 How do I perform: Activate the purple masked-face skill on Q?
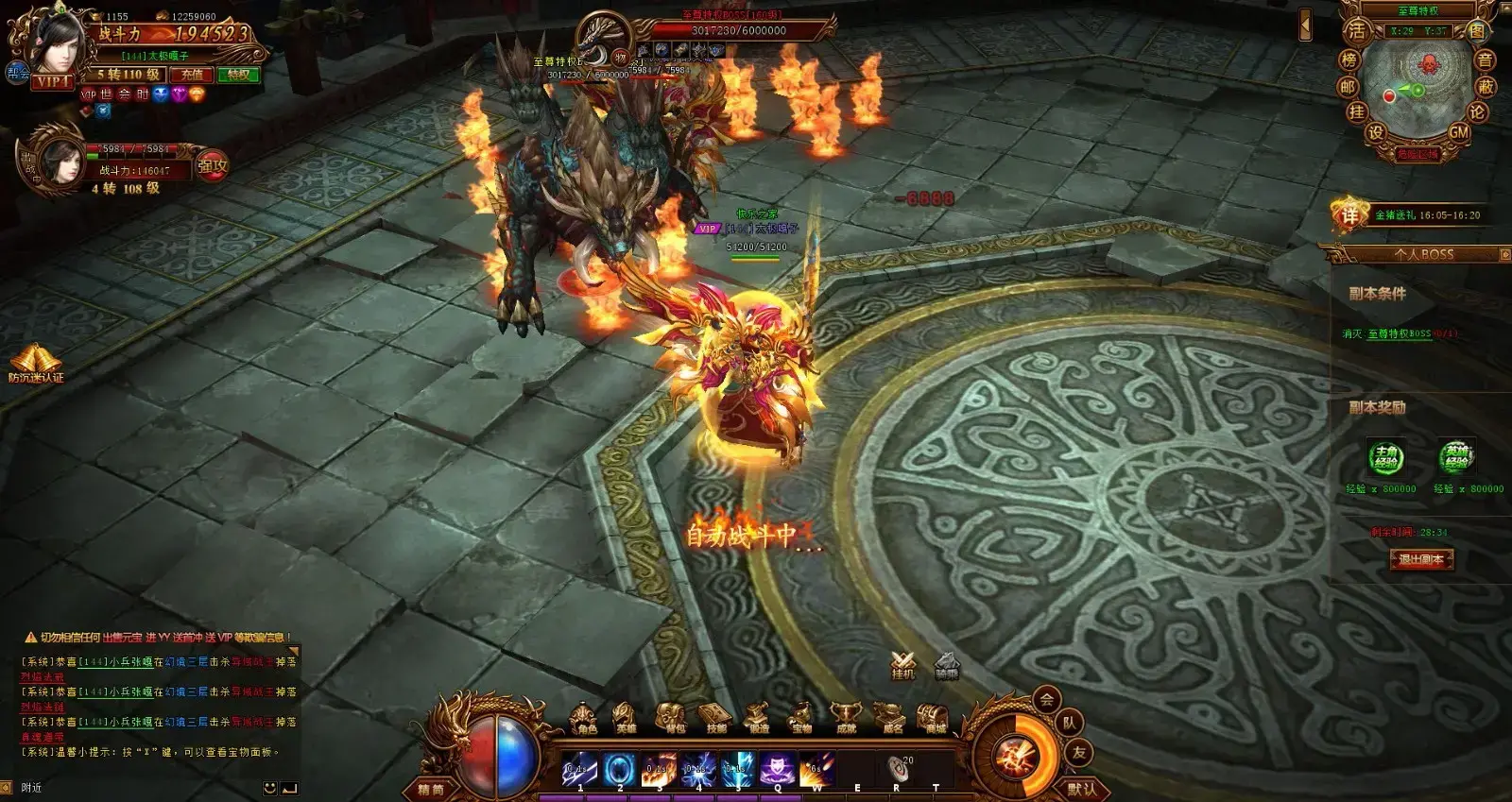776,769
